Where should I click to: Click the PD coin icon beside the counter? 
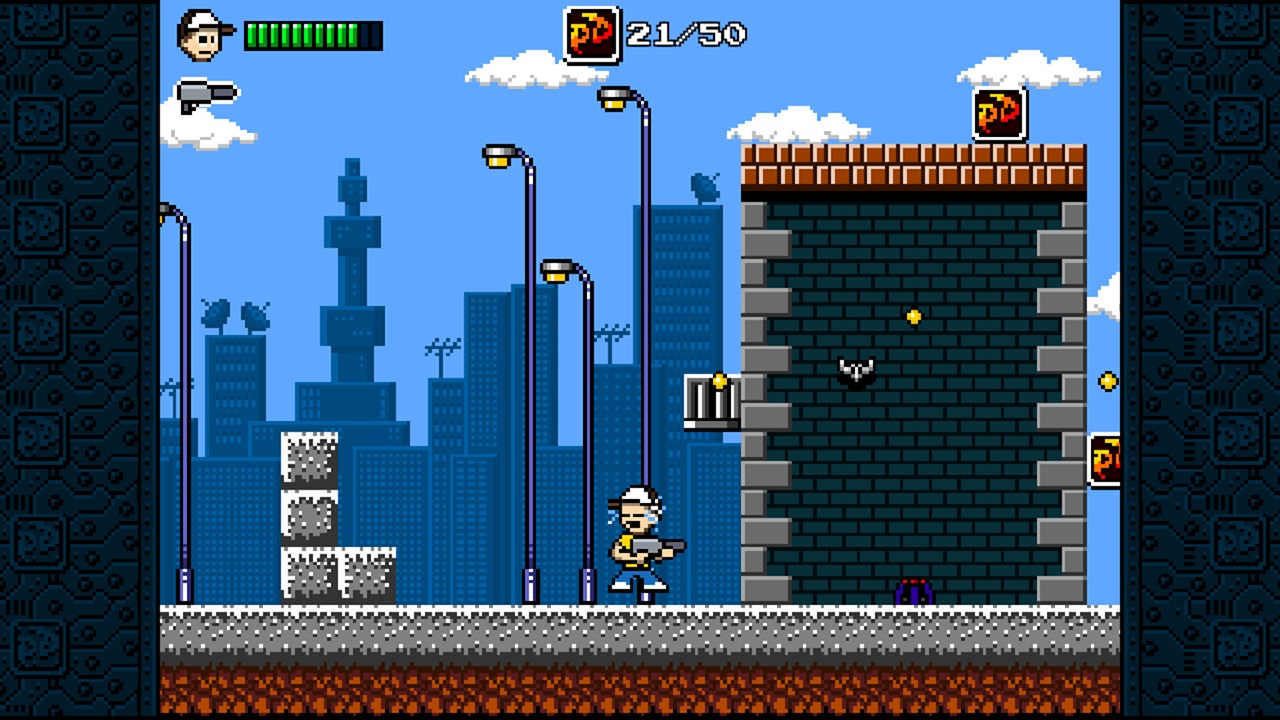coord(592,34)
